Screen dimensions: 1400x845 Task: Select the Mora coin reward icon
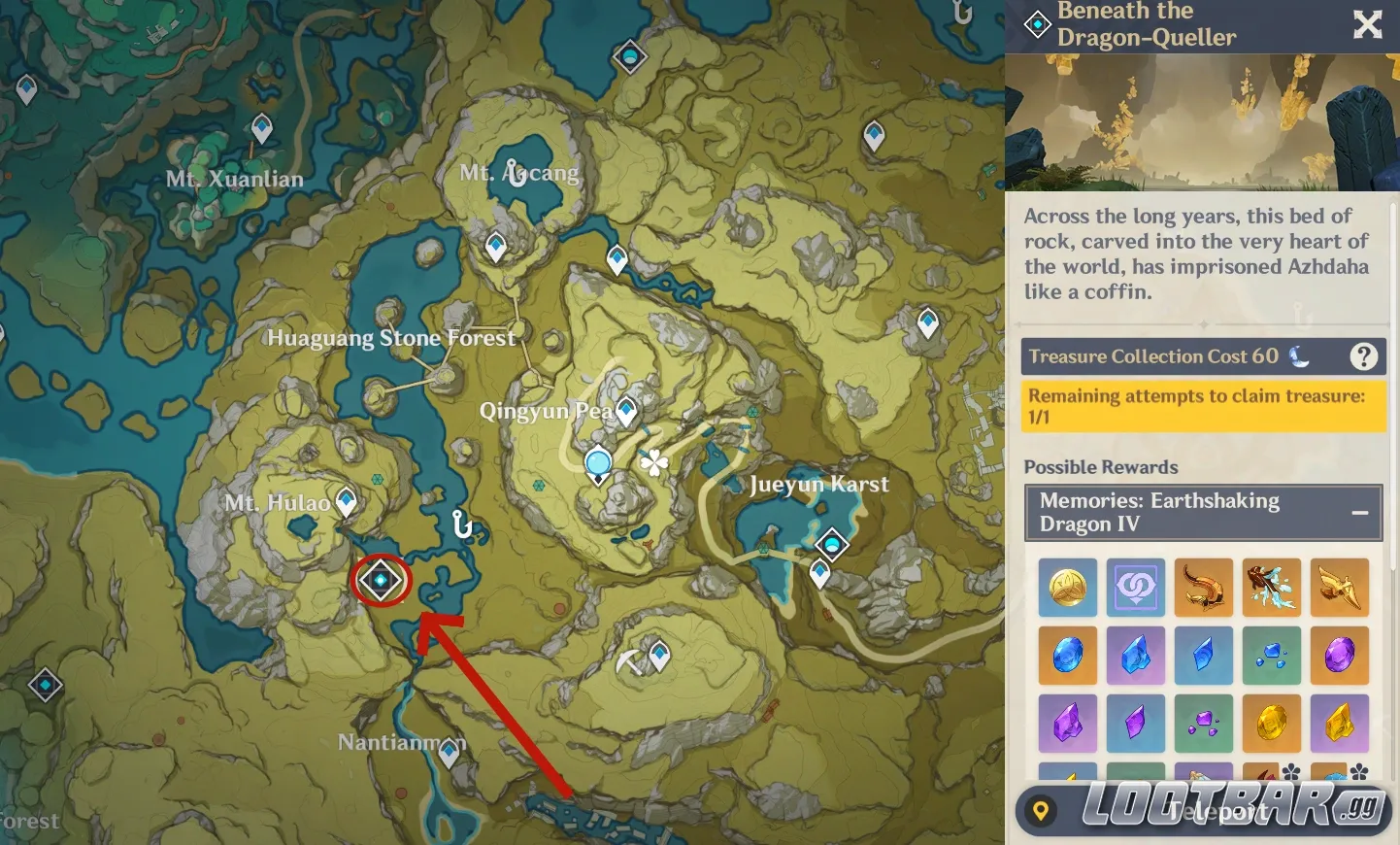tap(1067, 588)
